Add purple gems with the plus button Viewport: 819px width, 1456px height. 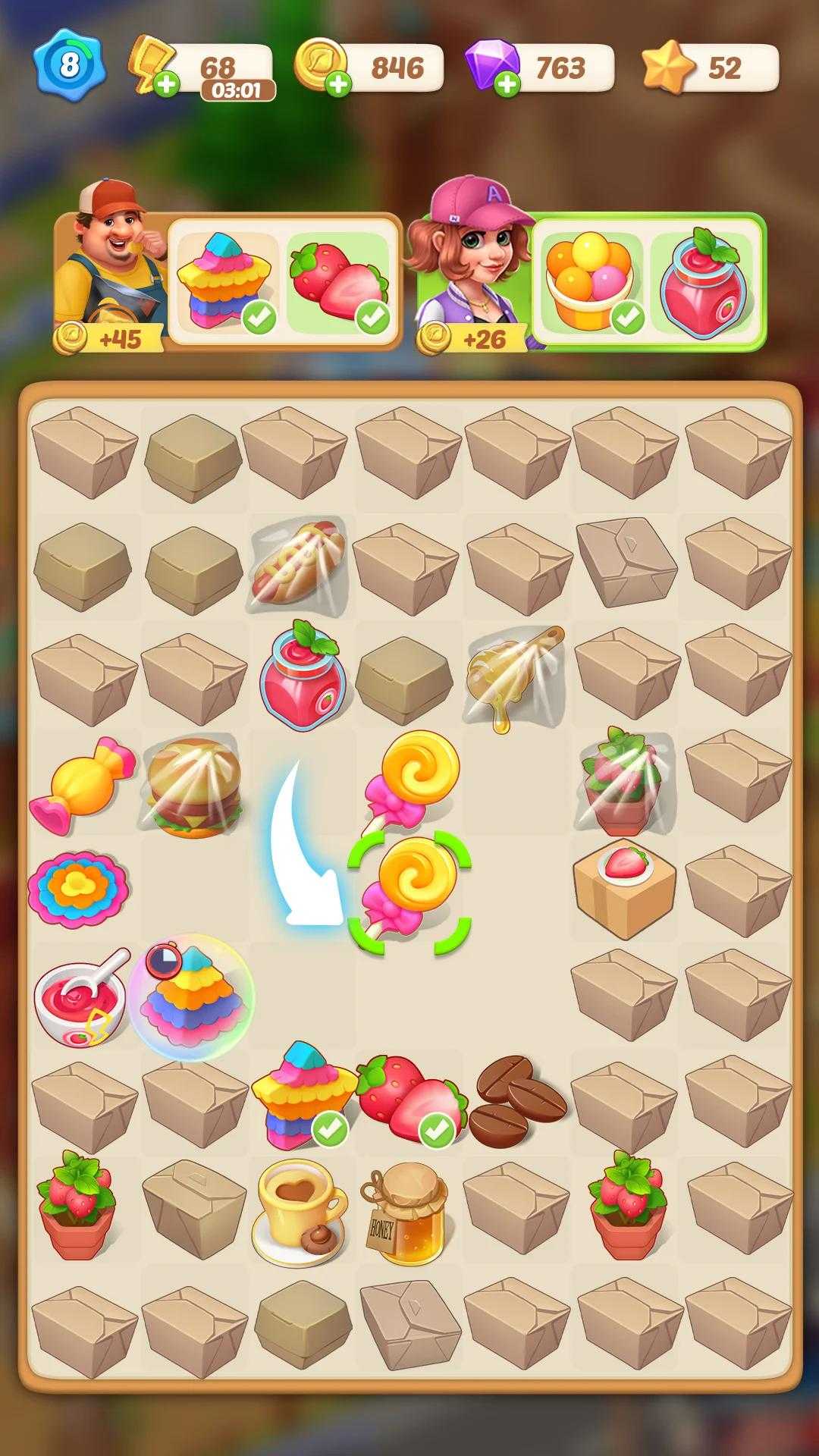point(507,83)
